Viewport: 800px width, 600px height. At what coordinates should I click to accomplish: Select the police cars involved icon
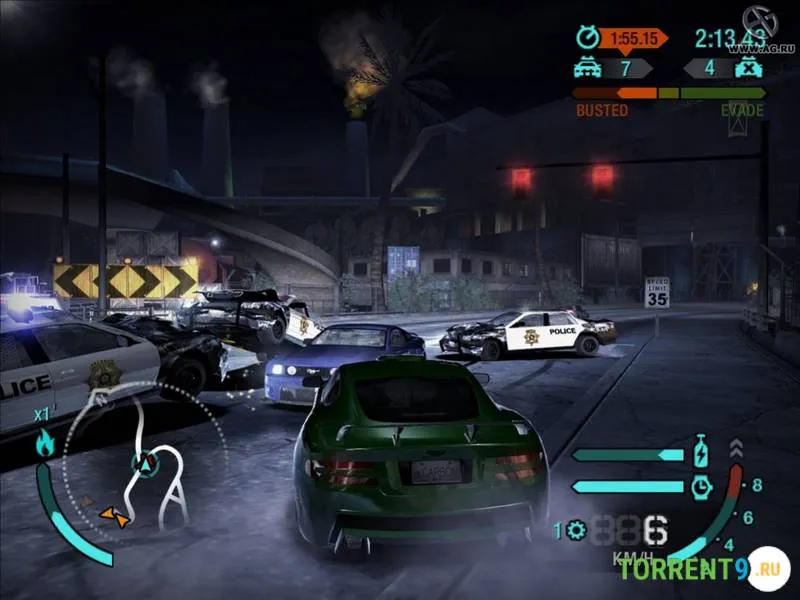pyautogui.click(x=586, y=68)
